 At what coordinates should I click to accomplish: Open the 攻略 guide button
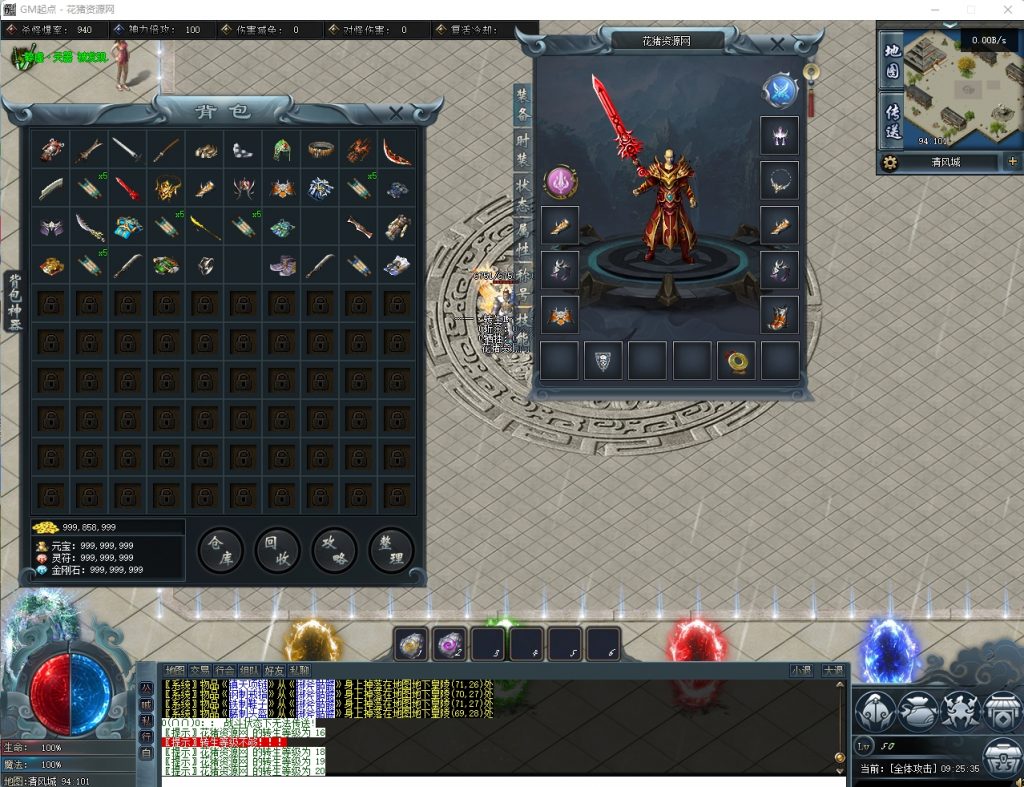coord(334,550)
